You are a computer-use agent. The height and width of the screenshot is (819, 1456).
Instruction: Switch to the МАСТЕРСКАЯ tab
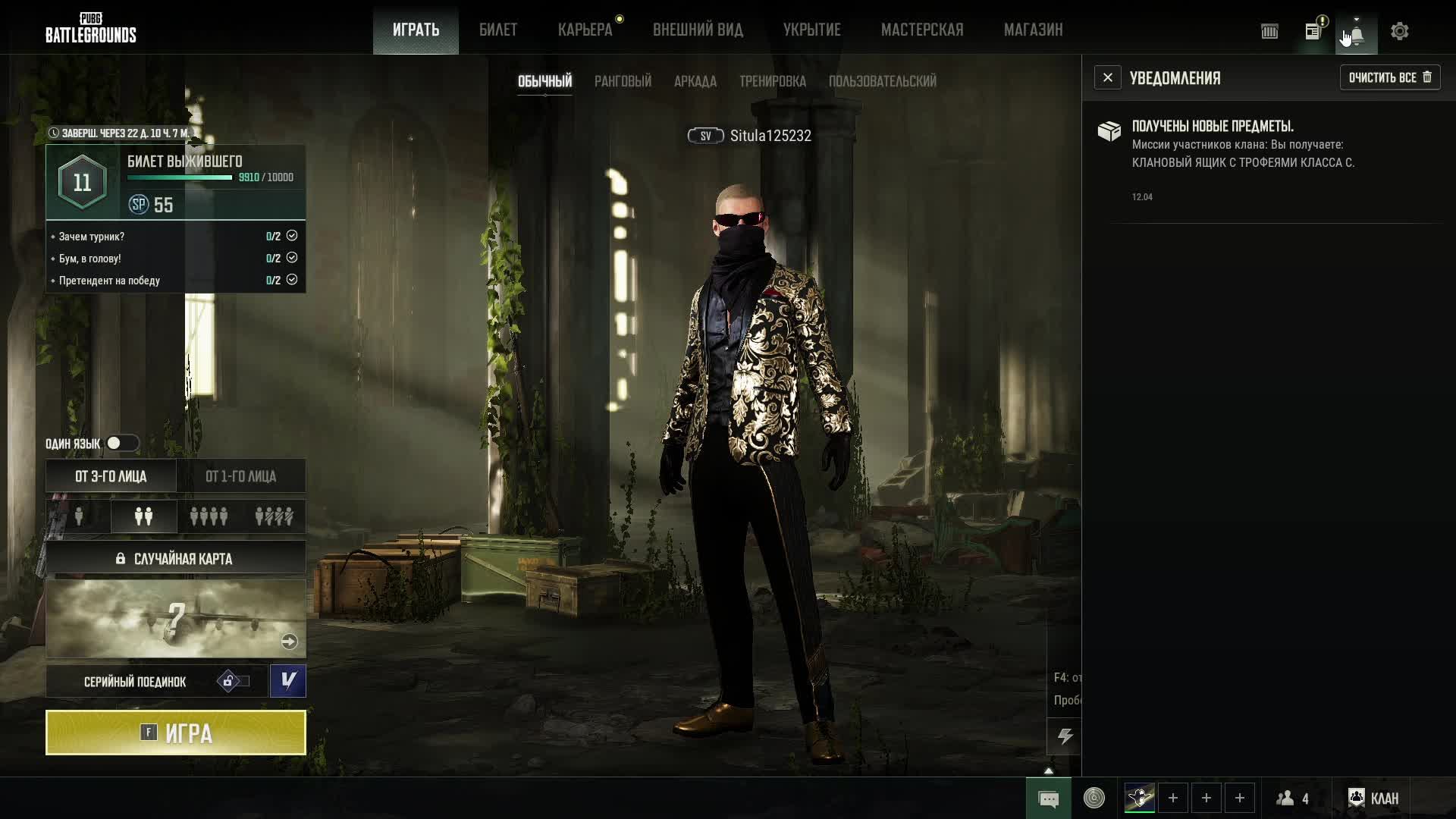922,30
